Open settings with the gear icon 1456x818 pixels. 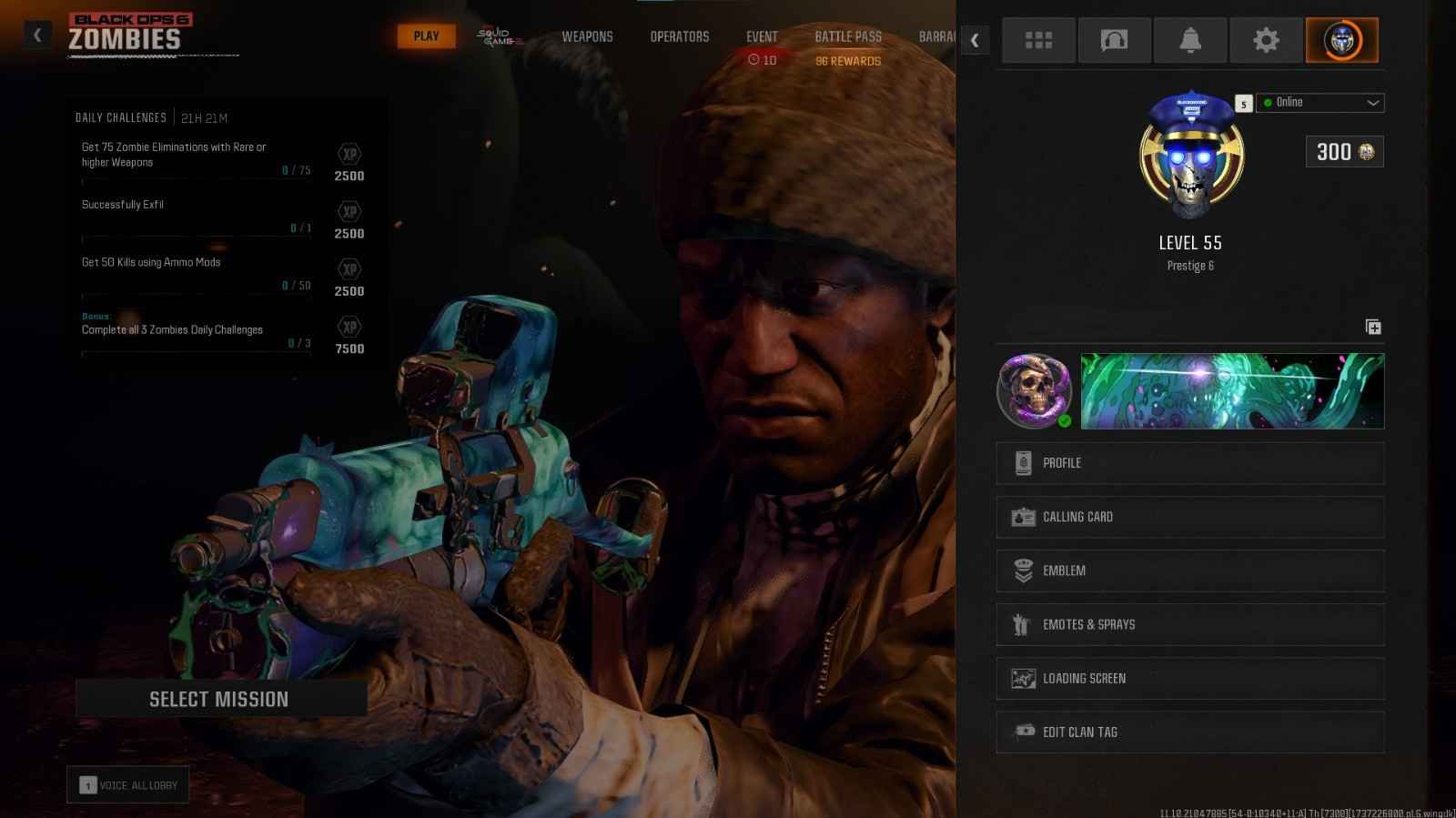(1268, 40)
